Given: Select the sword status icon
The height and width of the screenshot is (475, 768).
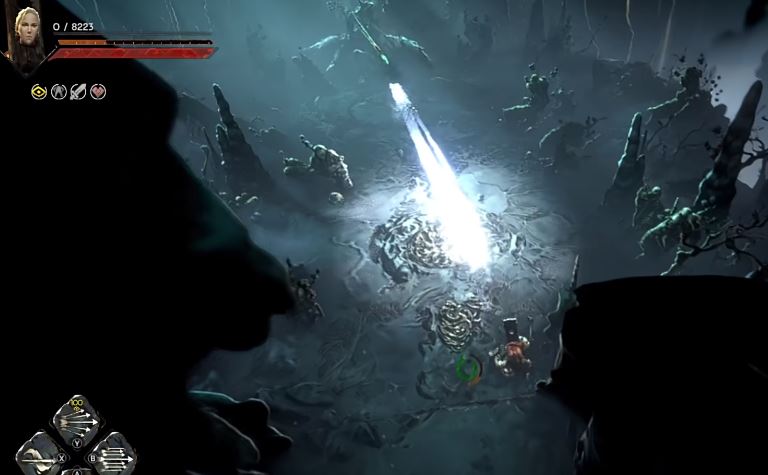Looking at the screenshot, I should 78,92.
